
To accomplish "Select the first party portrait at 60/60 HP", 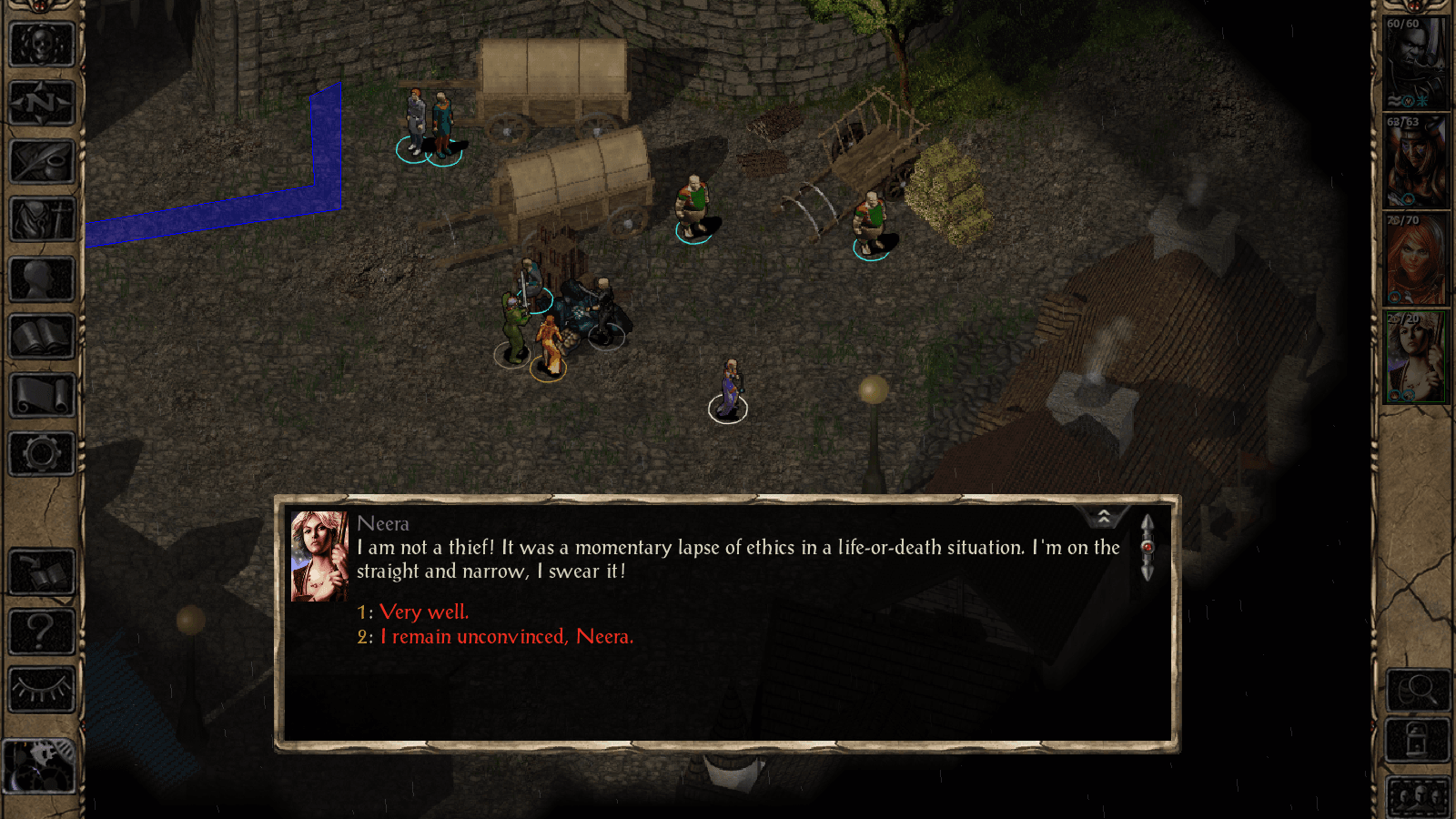I will 1415,64.
